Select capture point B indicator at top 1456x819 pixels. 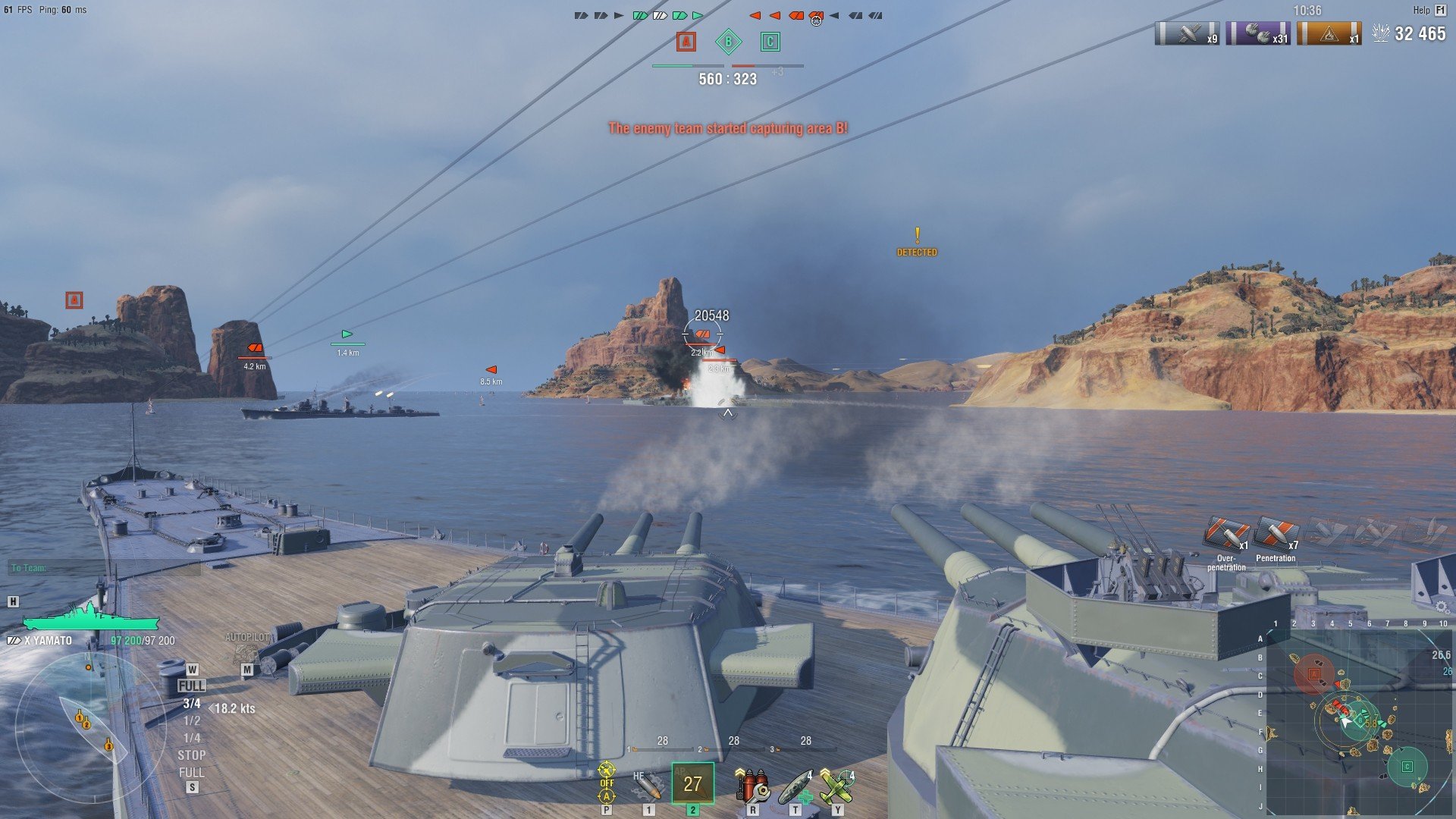[x=728, y=42]
